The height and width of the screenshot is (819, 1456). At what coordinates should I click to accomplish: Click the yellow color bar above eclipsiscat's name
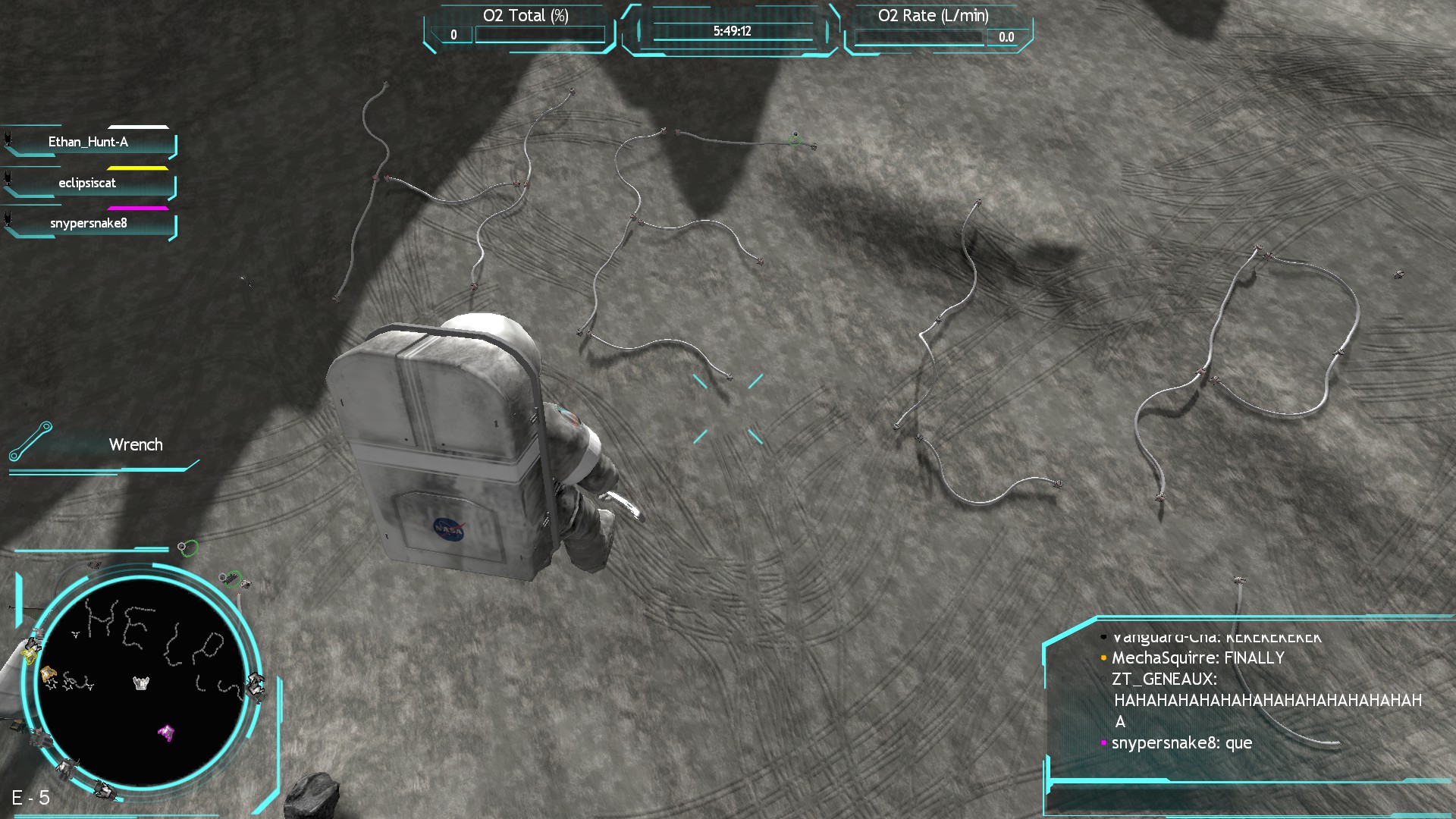[138, 168]
